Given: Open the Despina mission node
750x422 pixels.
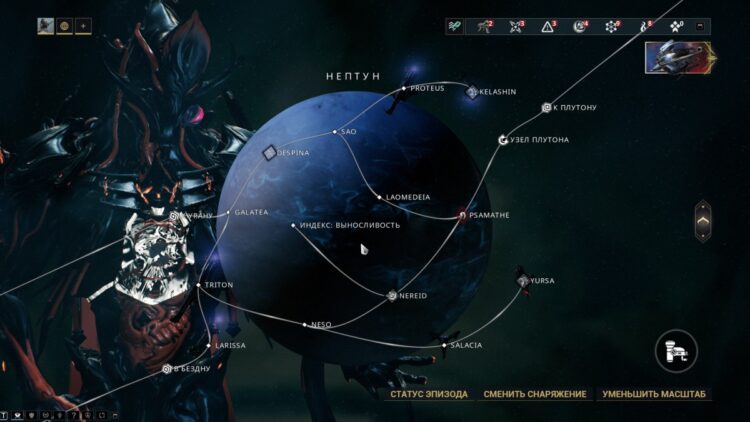Looking at the screenshot, I should pos(269,153).
